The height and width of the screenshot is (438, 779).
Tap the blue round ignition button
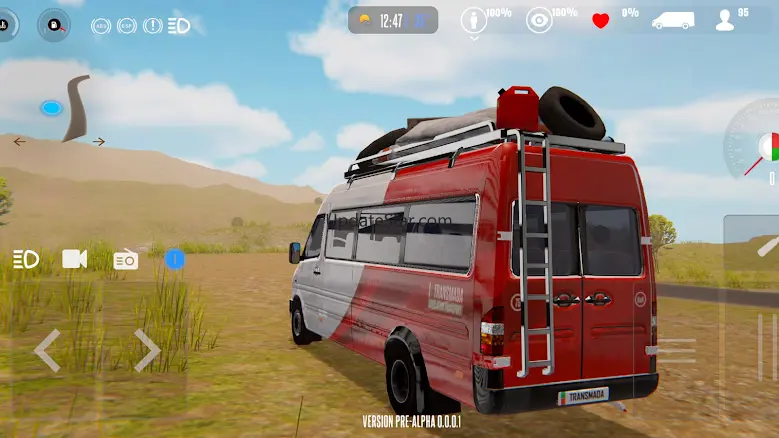pos(175,260)
